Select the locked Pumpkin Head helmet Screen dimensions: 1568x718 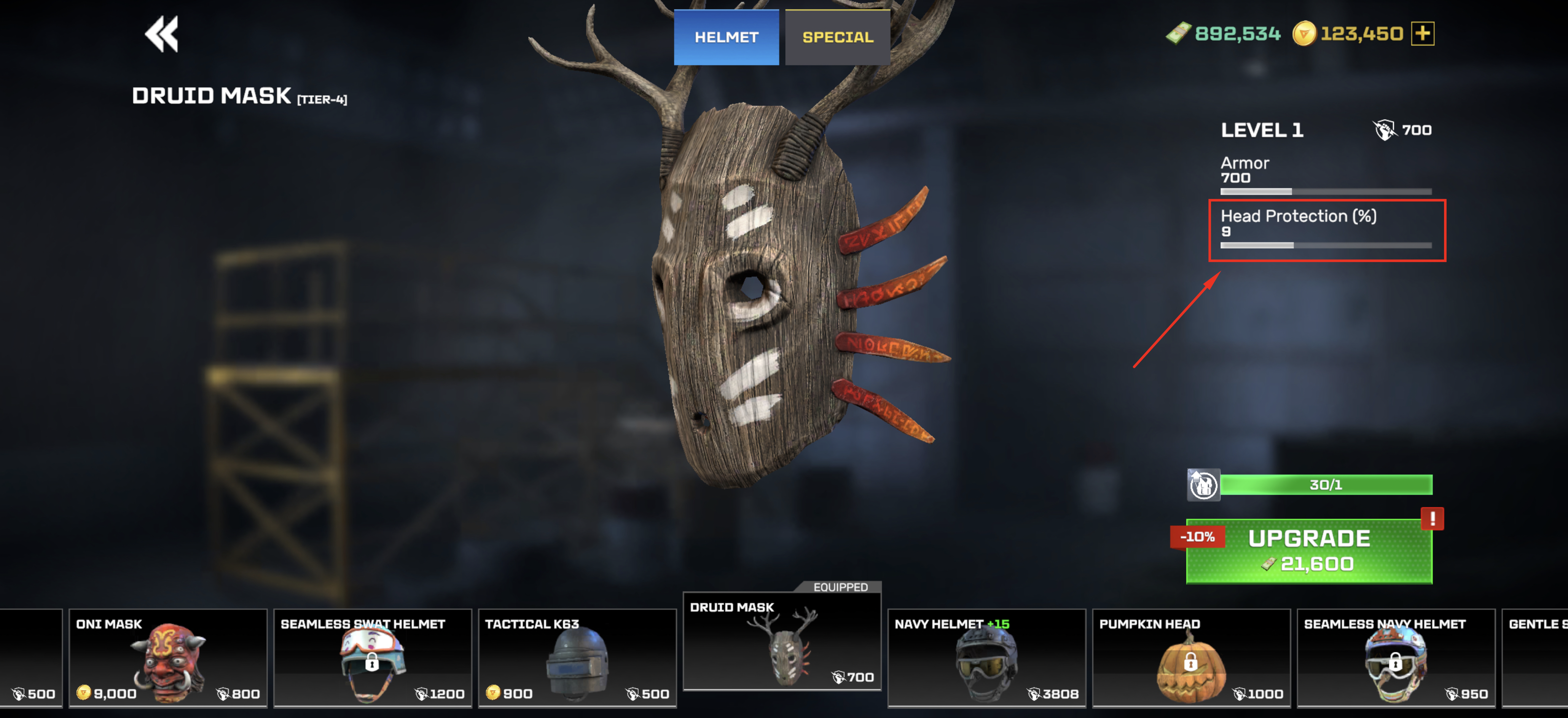click(x=1191, y=658)
